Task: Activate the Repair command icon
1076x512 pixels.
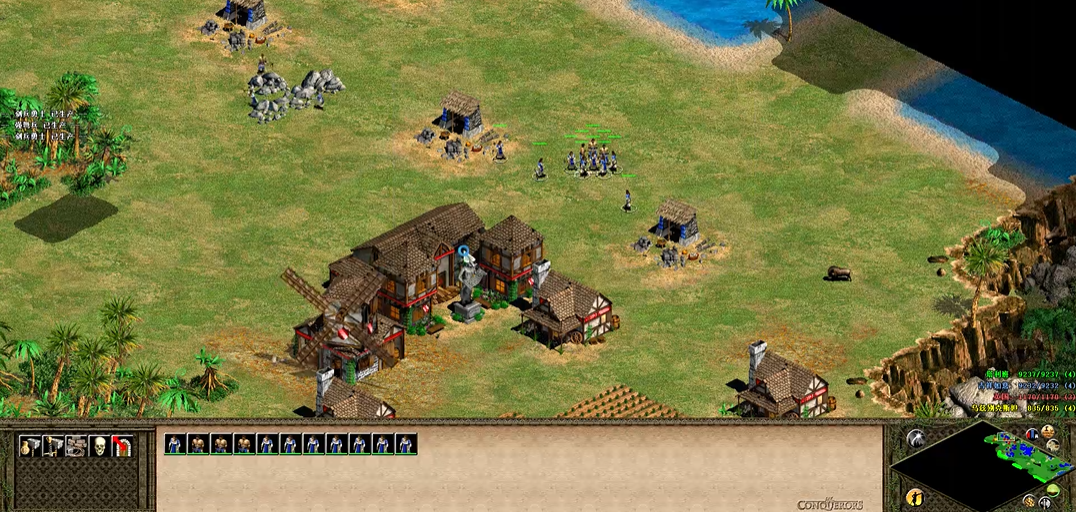Action: [x=76, y=446]
